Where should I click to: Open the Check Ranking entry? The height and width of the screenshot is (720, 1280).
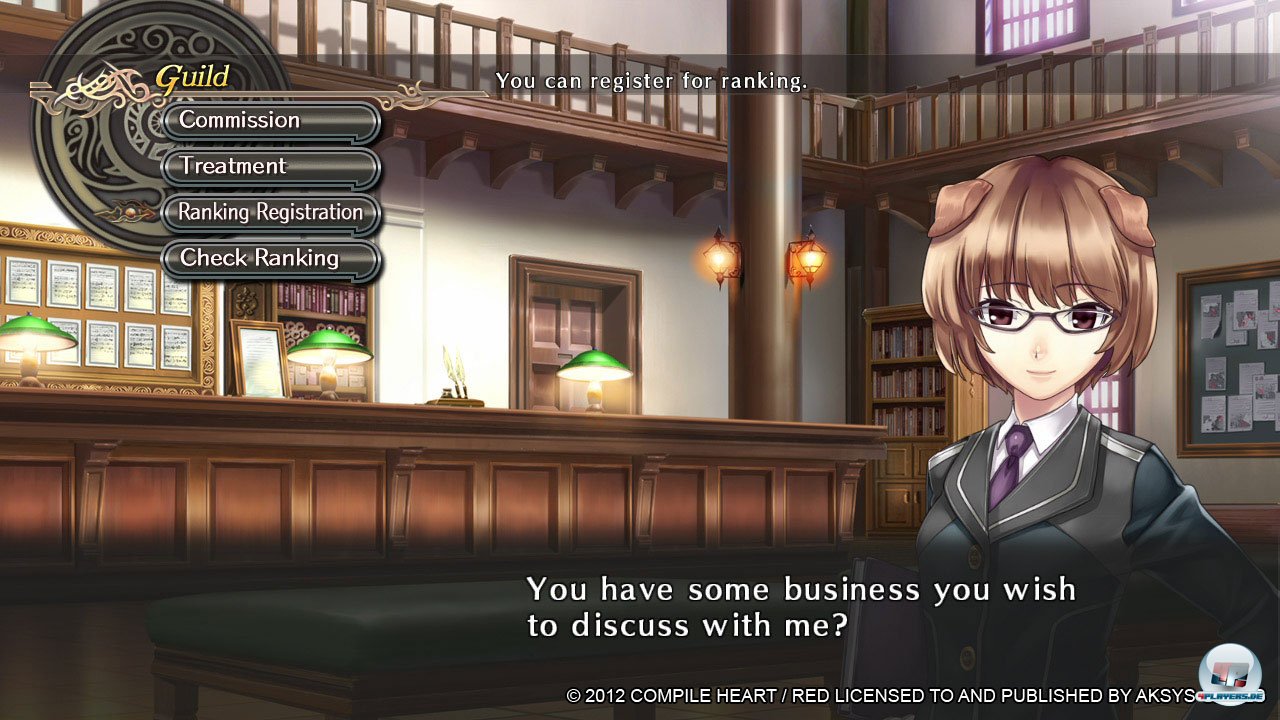point(270,259)
